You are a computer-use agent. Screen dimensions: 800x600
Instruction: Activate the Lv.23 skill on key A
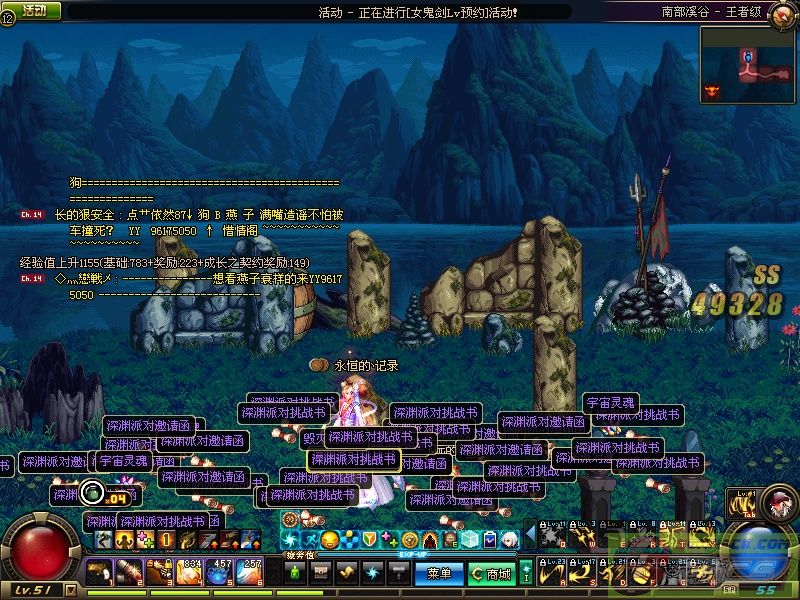point(551,573)
